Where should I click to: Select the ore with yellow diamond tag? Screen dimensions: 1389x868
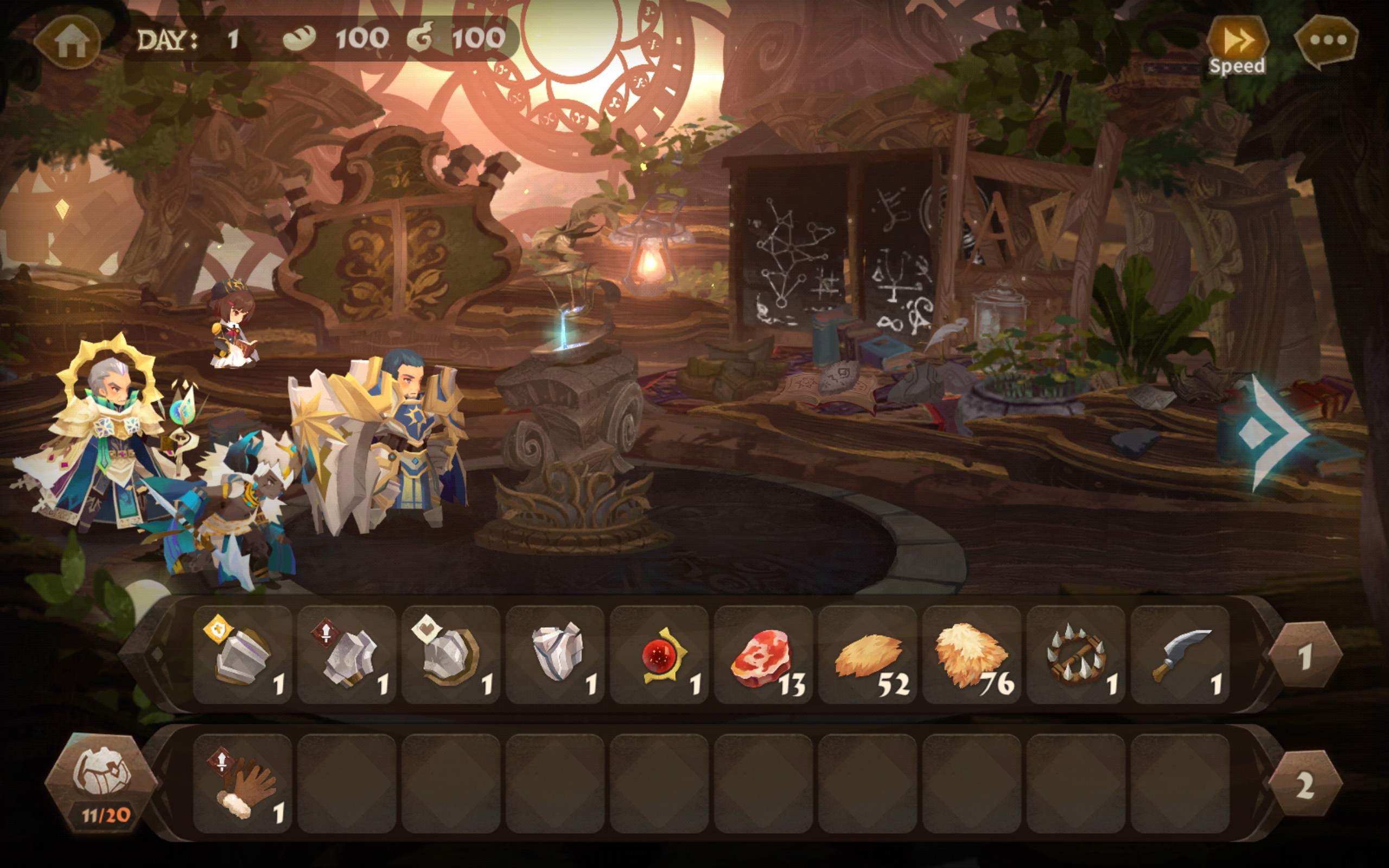point(243,654)
